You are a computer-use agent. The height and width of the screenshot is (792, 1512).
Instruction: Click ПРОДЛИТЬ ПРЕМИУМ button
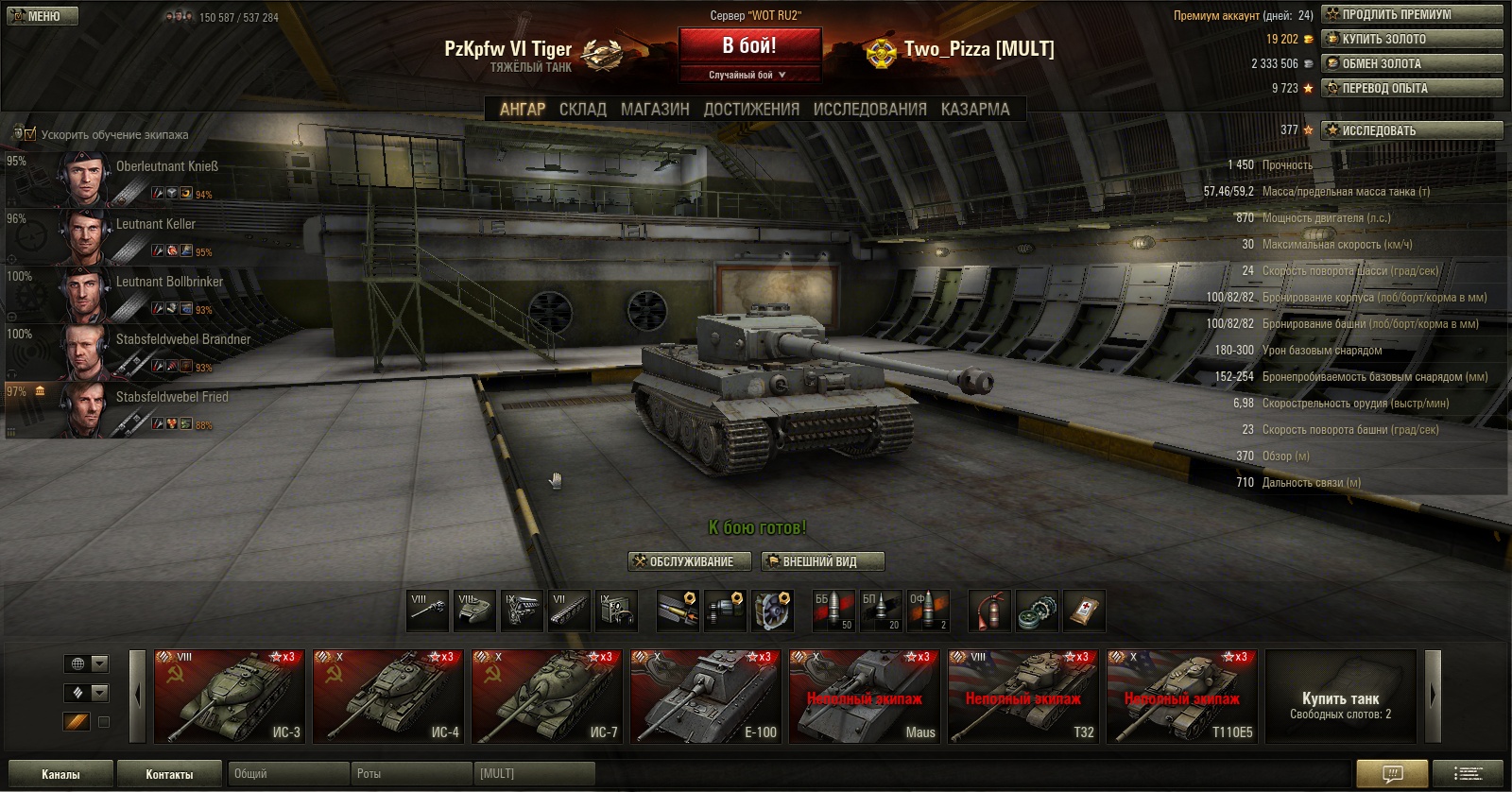(1412, 14)
